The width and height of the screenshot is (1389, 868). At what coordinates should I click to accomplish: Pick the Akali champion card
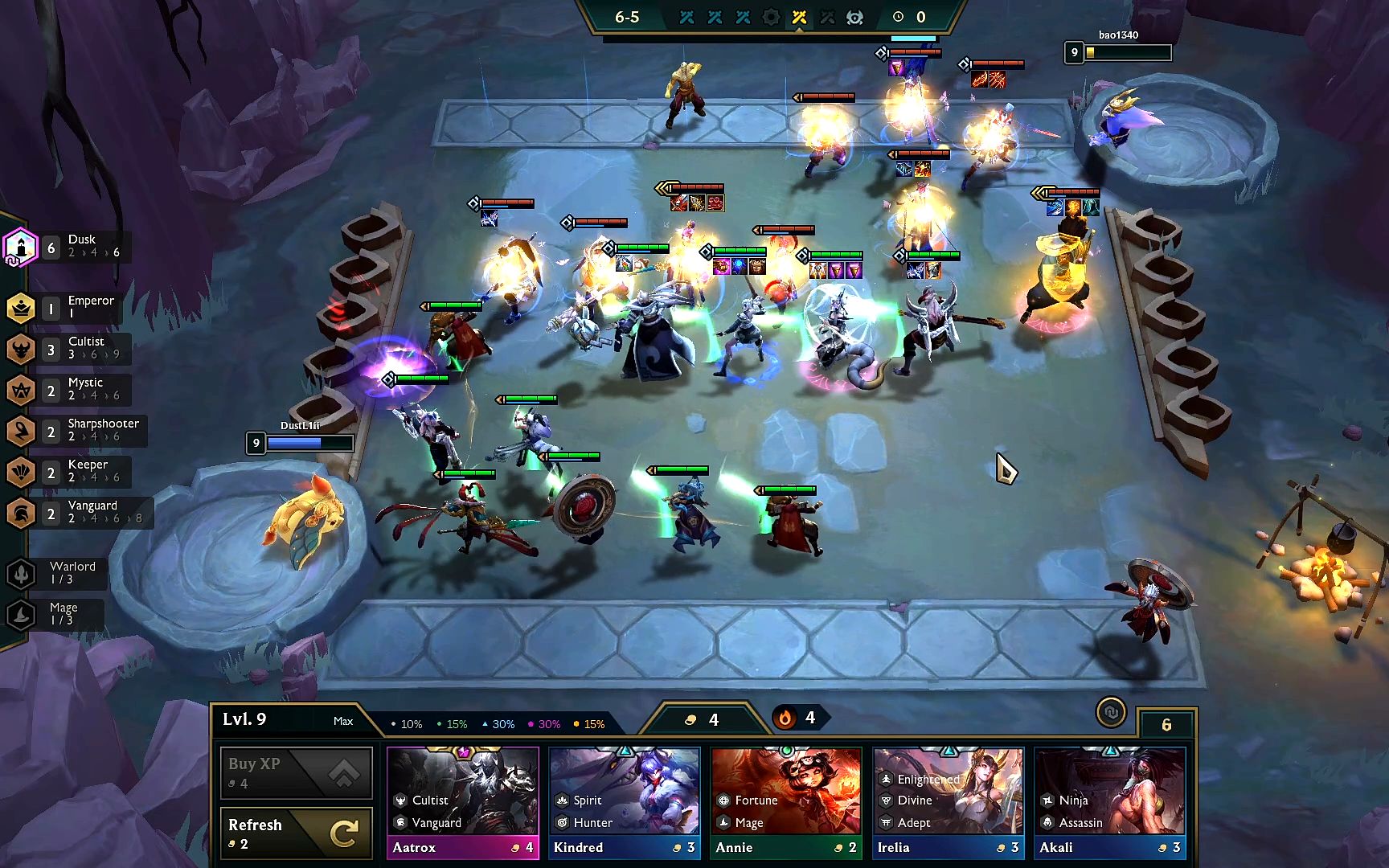pyautogui.click(x=1109, y=802)
